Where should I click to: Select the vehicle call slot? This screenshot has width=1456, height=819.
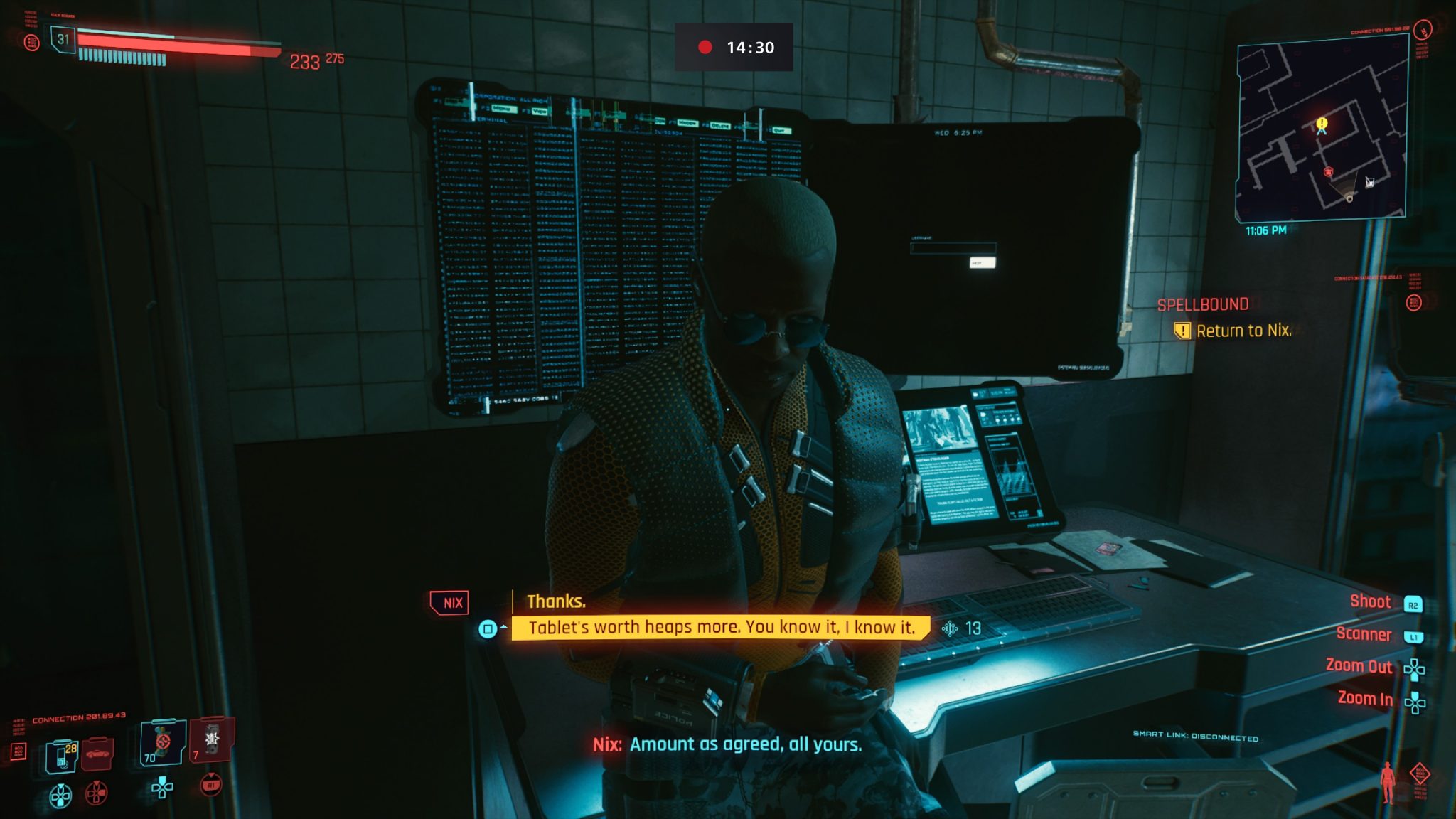tap(97, 754)
